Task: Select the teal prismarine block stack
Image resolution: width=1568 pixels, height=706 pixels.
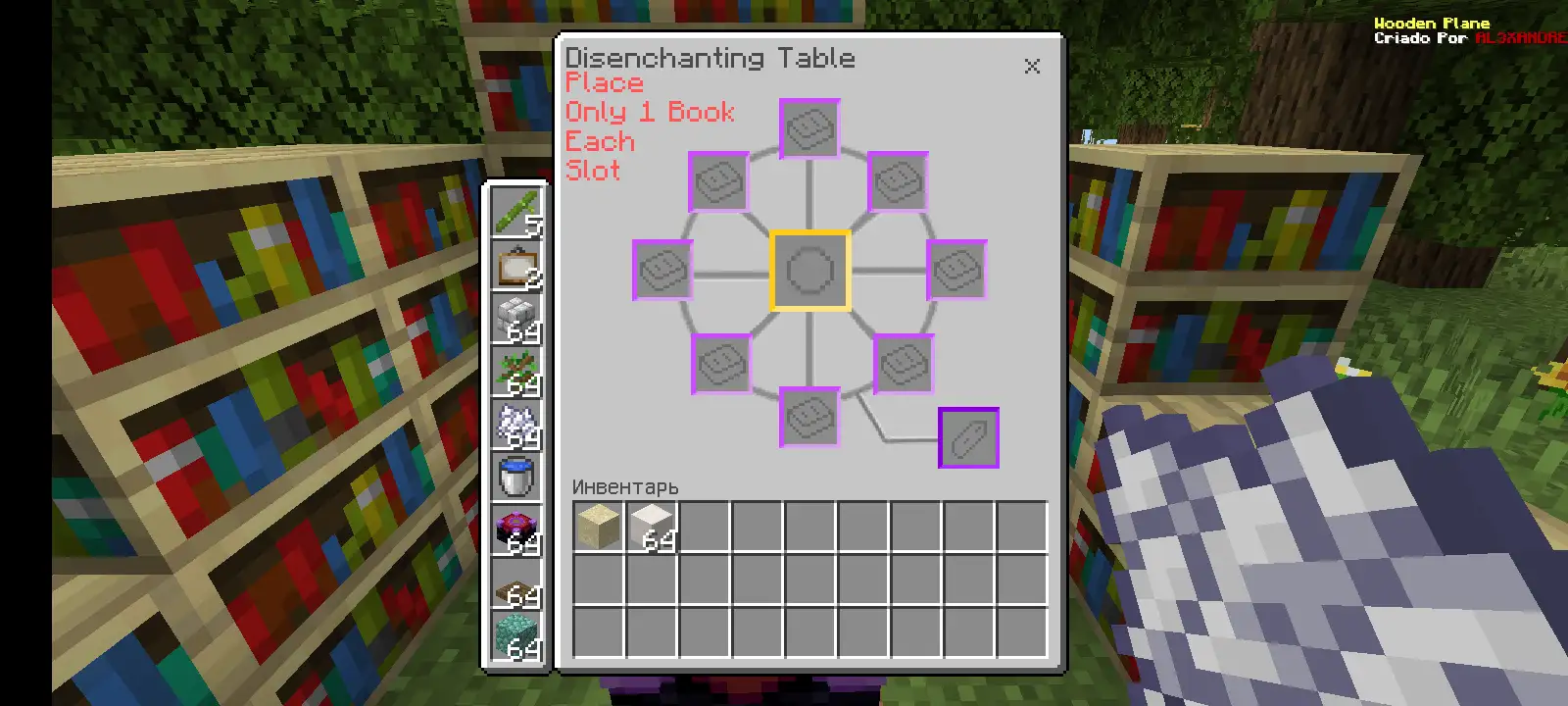Action: pos(516,637)
